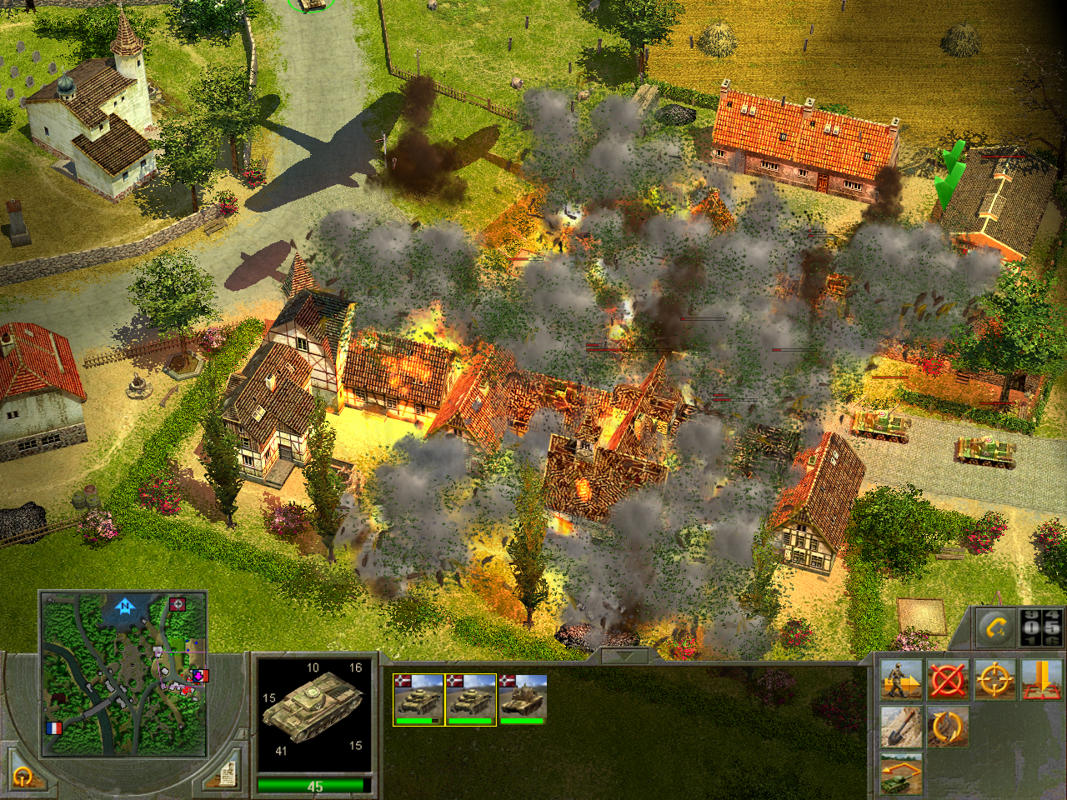Screen dimensions: 1067x800
Task: Activate the move command with soldier and arrow
Action: click(x=901, y=680)
